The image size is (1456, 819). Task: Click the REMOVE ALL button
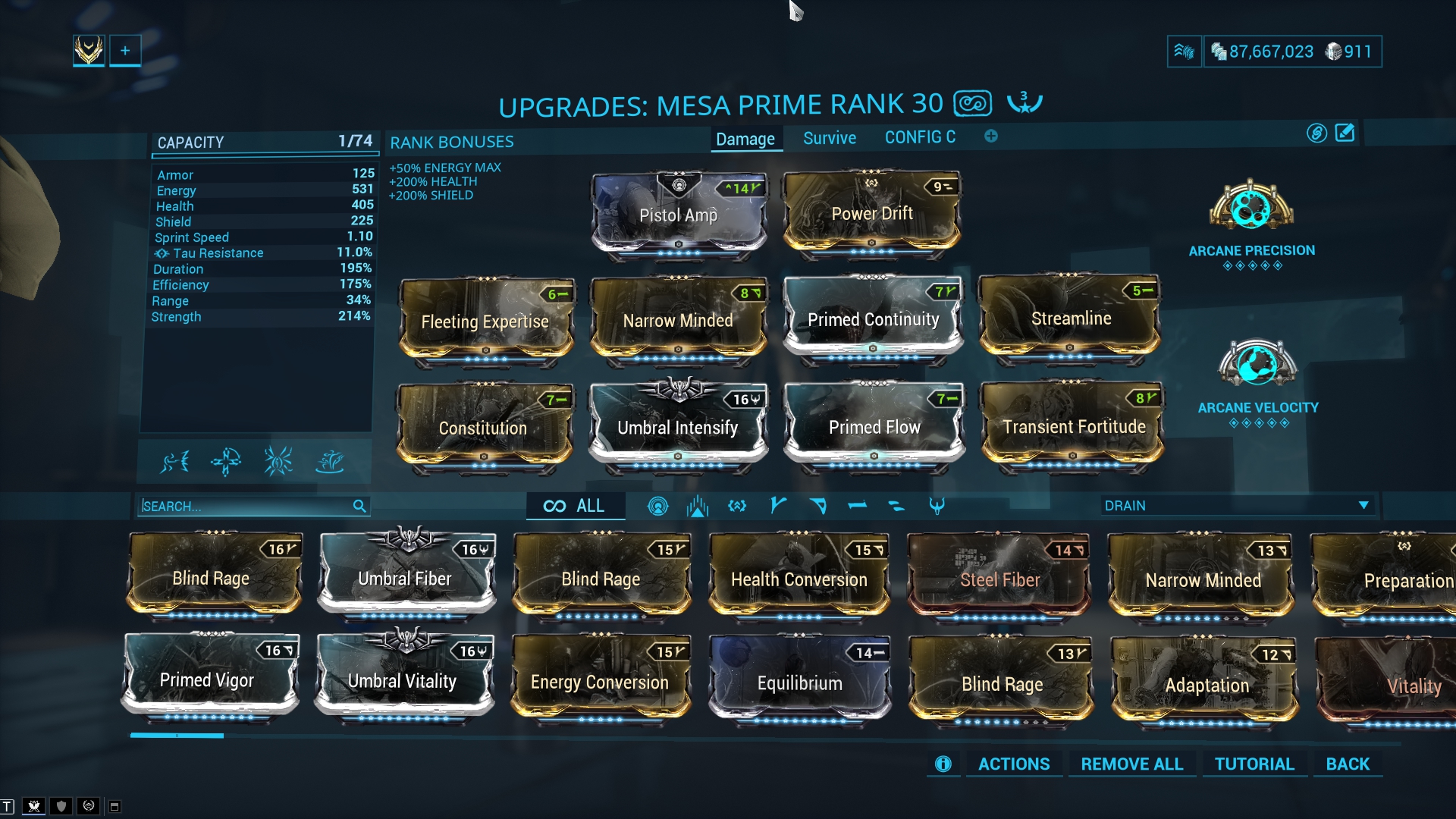pos(1131,764)
